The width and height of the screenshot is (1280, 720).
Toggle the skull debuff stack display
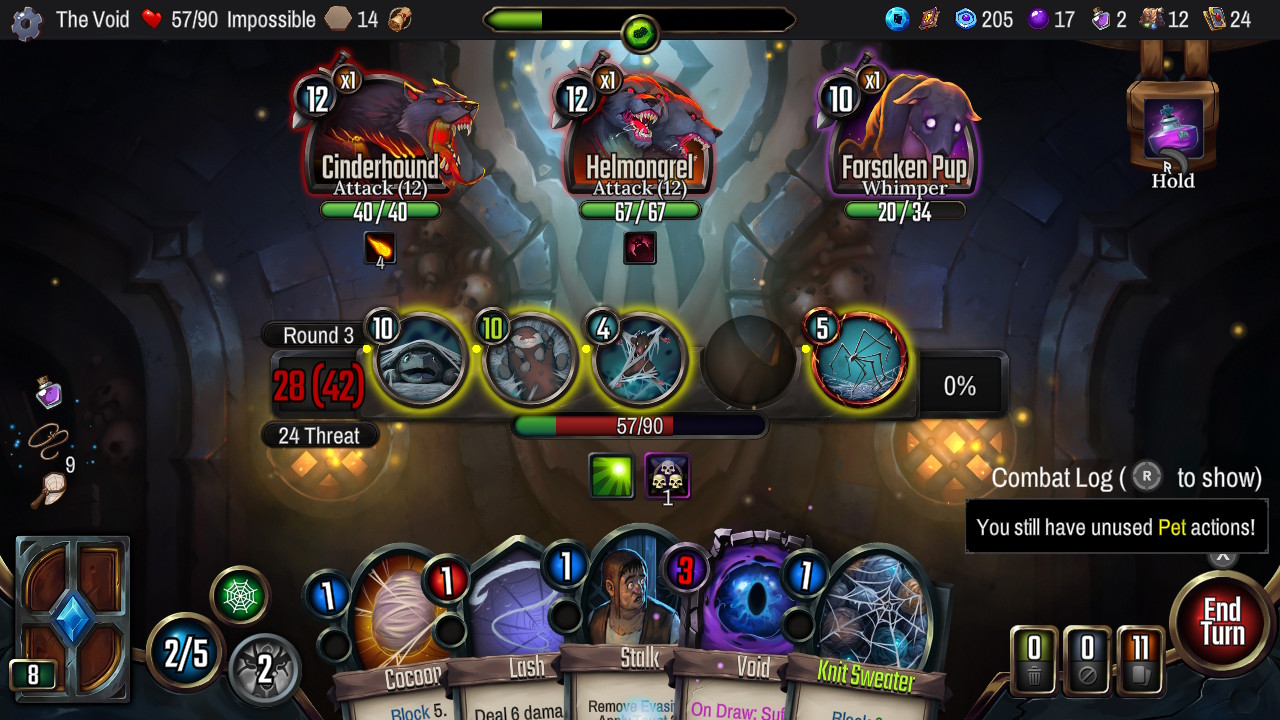[x=667, y=476]
